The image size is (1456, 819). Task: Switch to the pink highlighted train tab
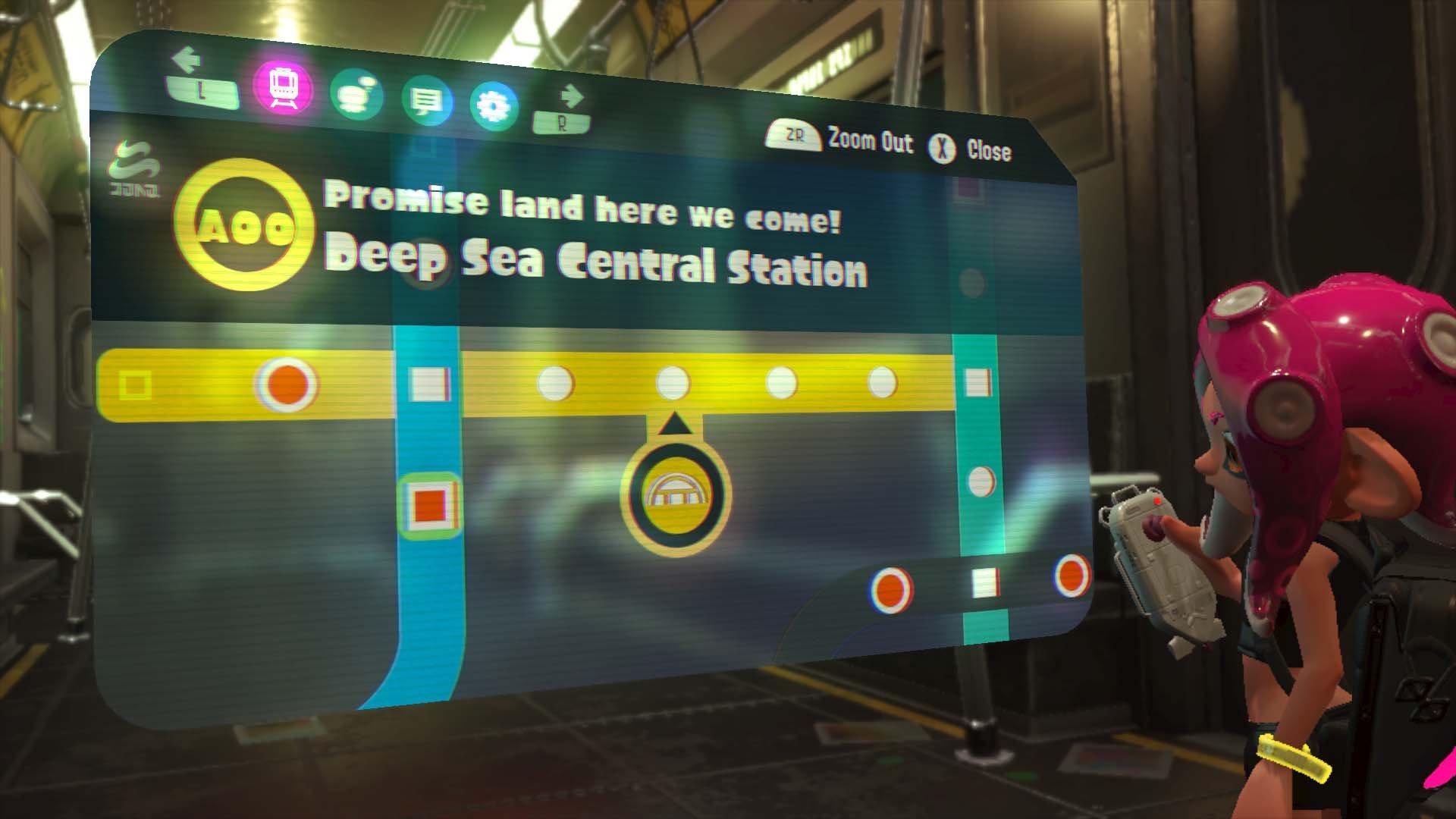[284, 89]
